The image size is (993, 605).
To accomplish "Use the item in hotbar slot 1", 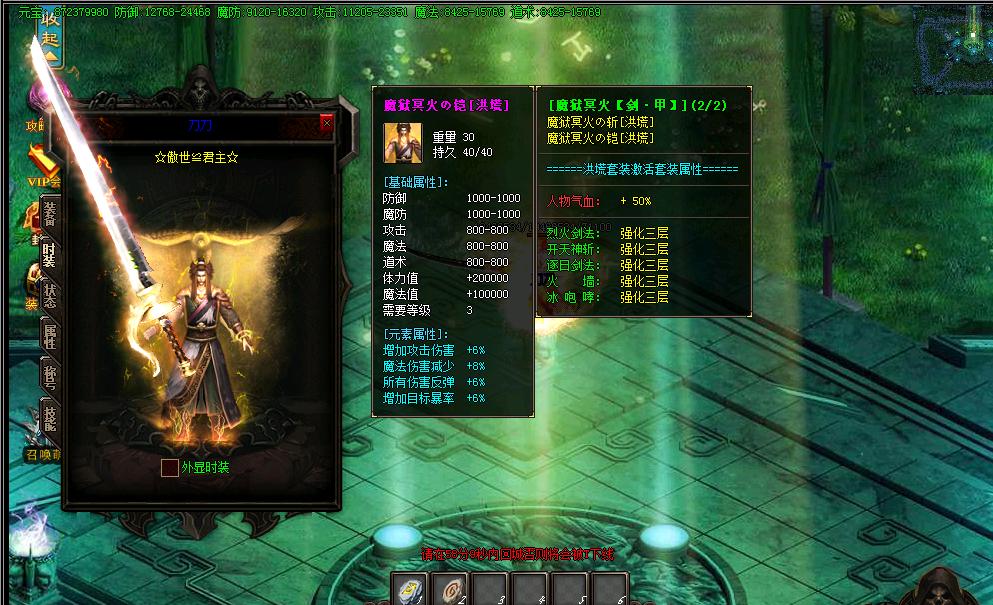I will (409, 590).
